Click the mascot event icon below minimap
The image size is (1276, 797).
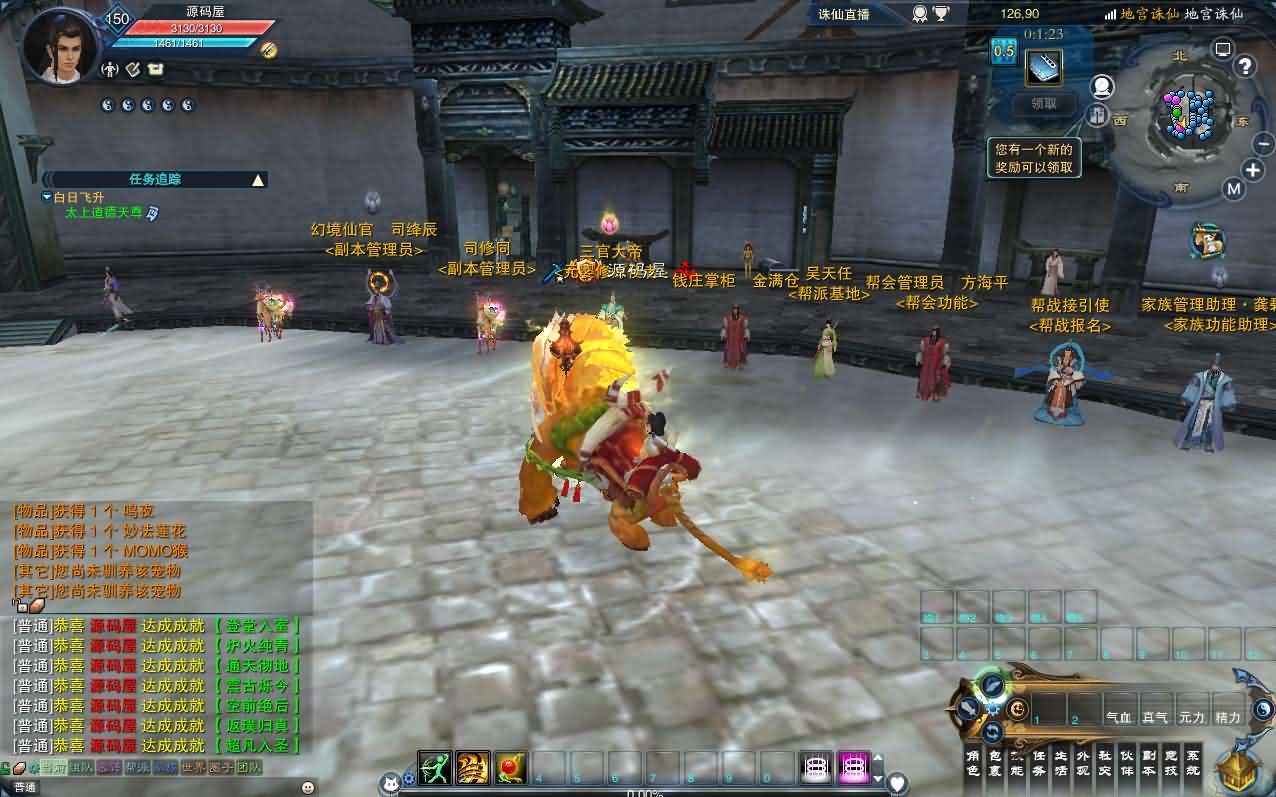click(x=1208, y=241)
